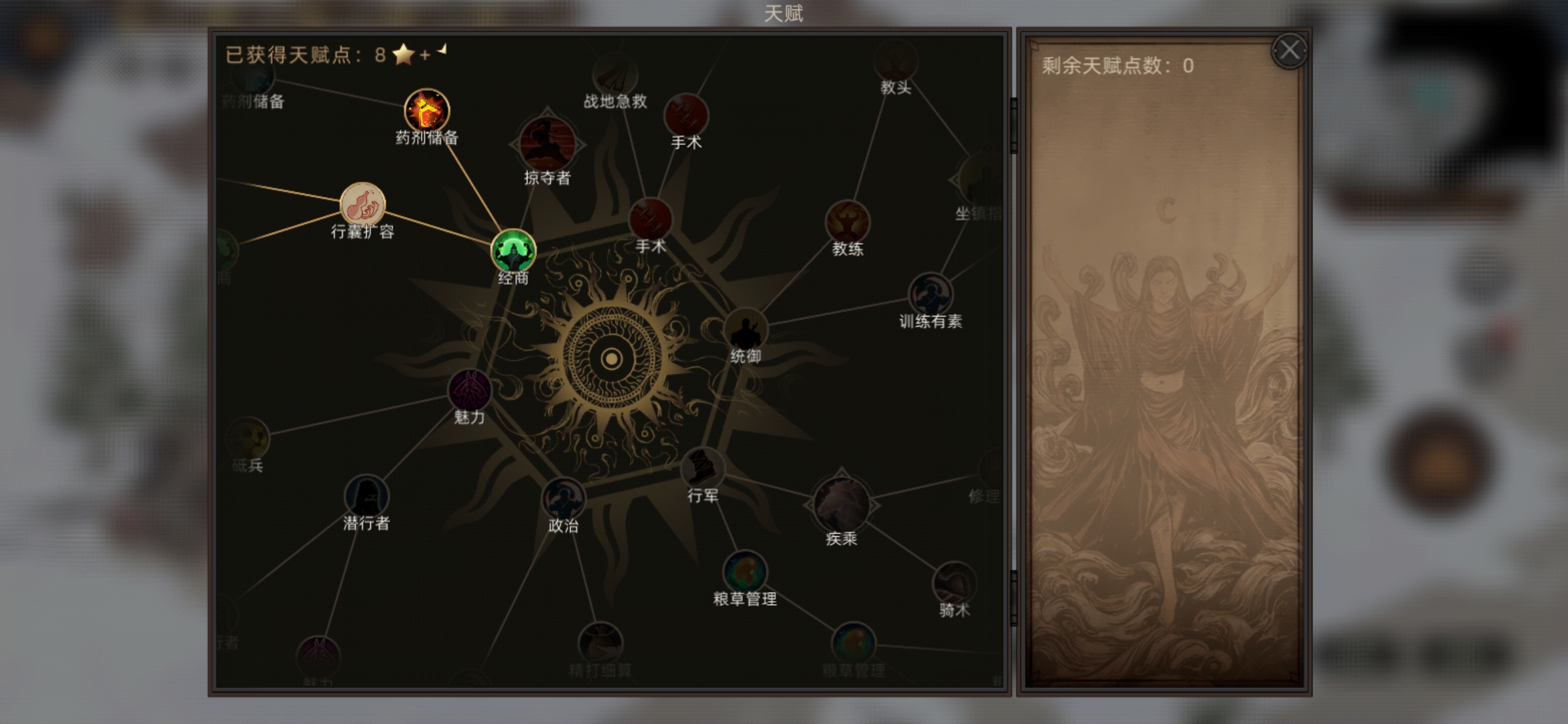1568x724 pixels.
Task: Choose the 潜行者 hooded talent node
Action: click(x=366, y=496)
